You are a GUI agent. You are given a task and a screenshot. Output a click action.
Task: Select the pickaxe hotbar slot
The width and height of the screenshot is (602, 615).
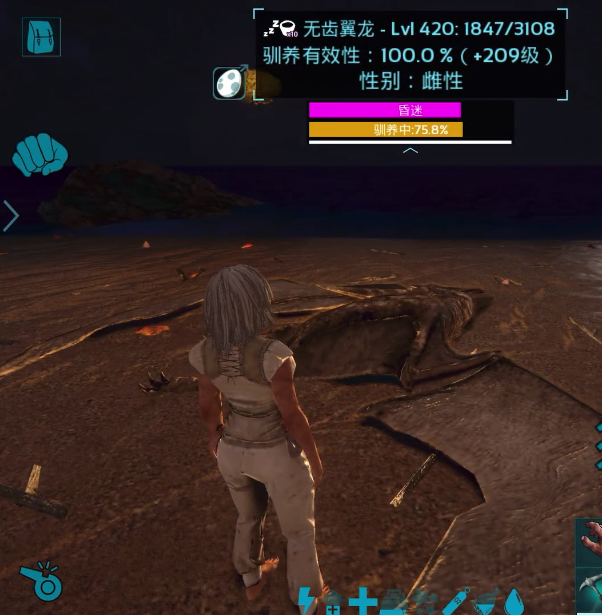tap(590, 591)
